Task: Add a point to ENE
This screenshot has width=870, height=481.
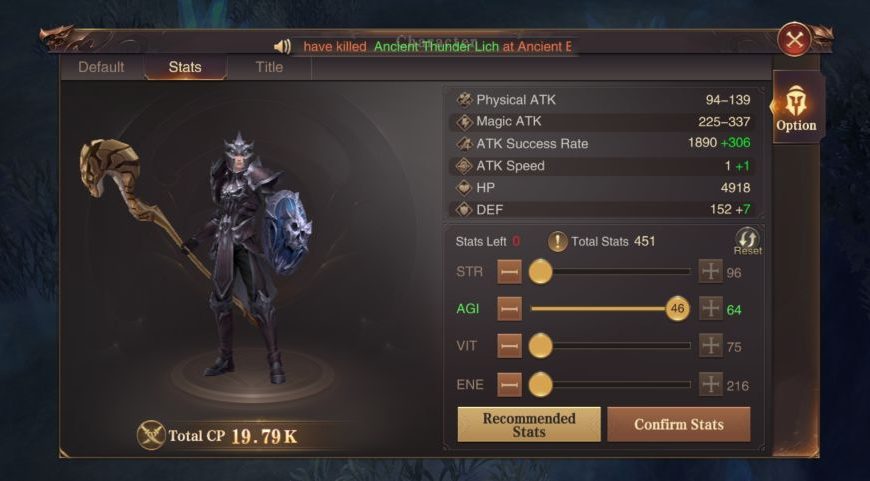Action: 710,384
